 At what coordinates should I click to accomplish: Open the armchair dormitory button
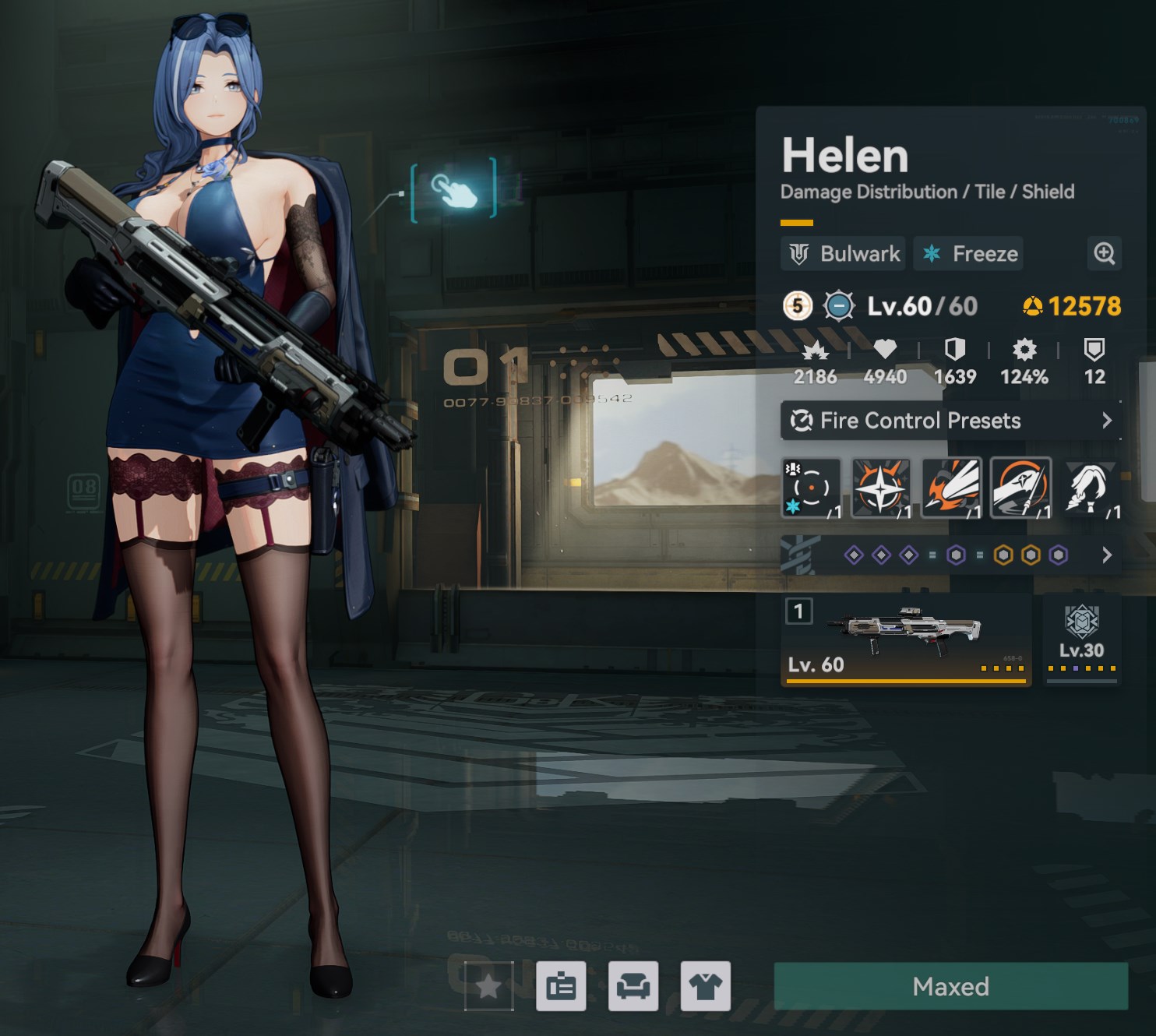(x=633, y=986)
